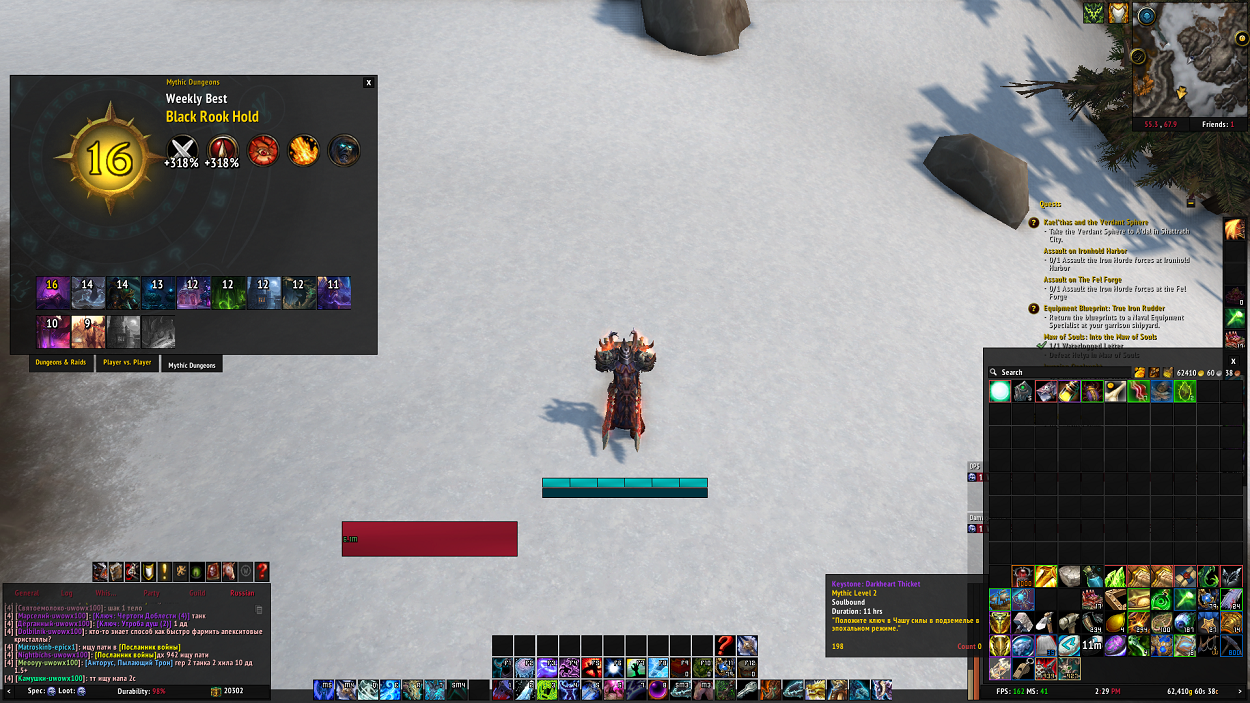Click the bag Search field
The width and height of the screenshot is (1250, 703).
pos(1060,372)
